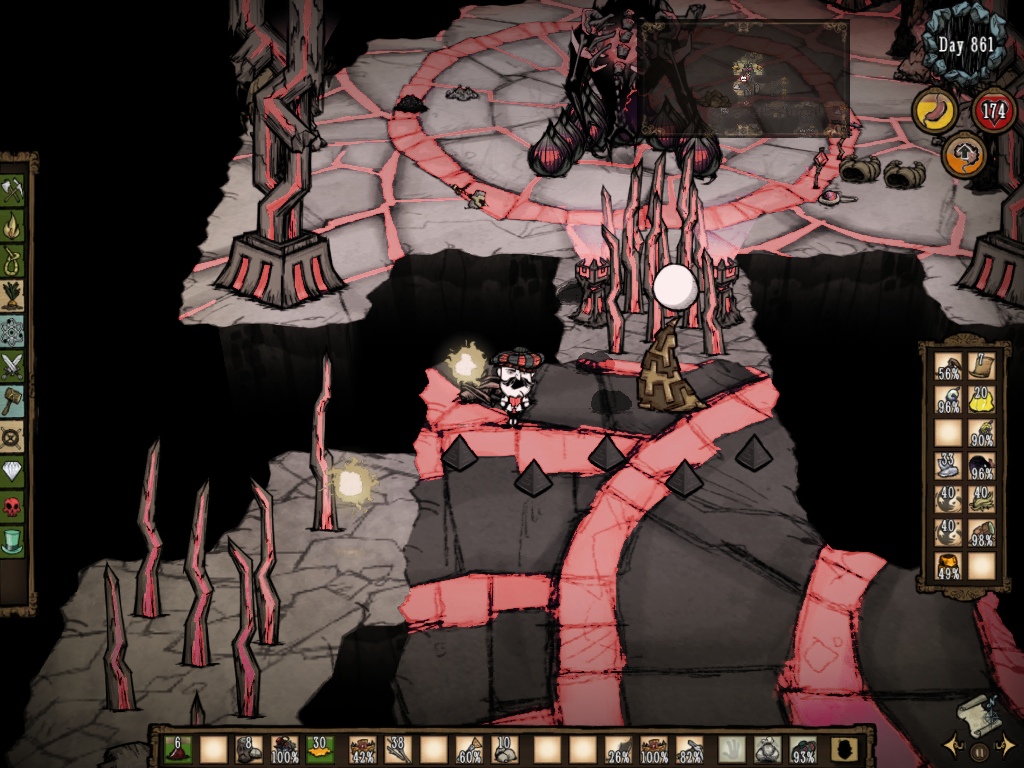The image size is (1024, 768).
Task: Select the rocks stack of 10
Action: coord(507,750)
